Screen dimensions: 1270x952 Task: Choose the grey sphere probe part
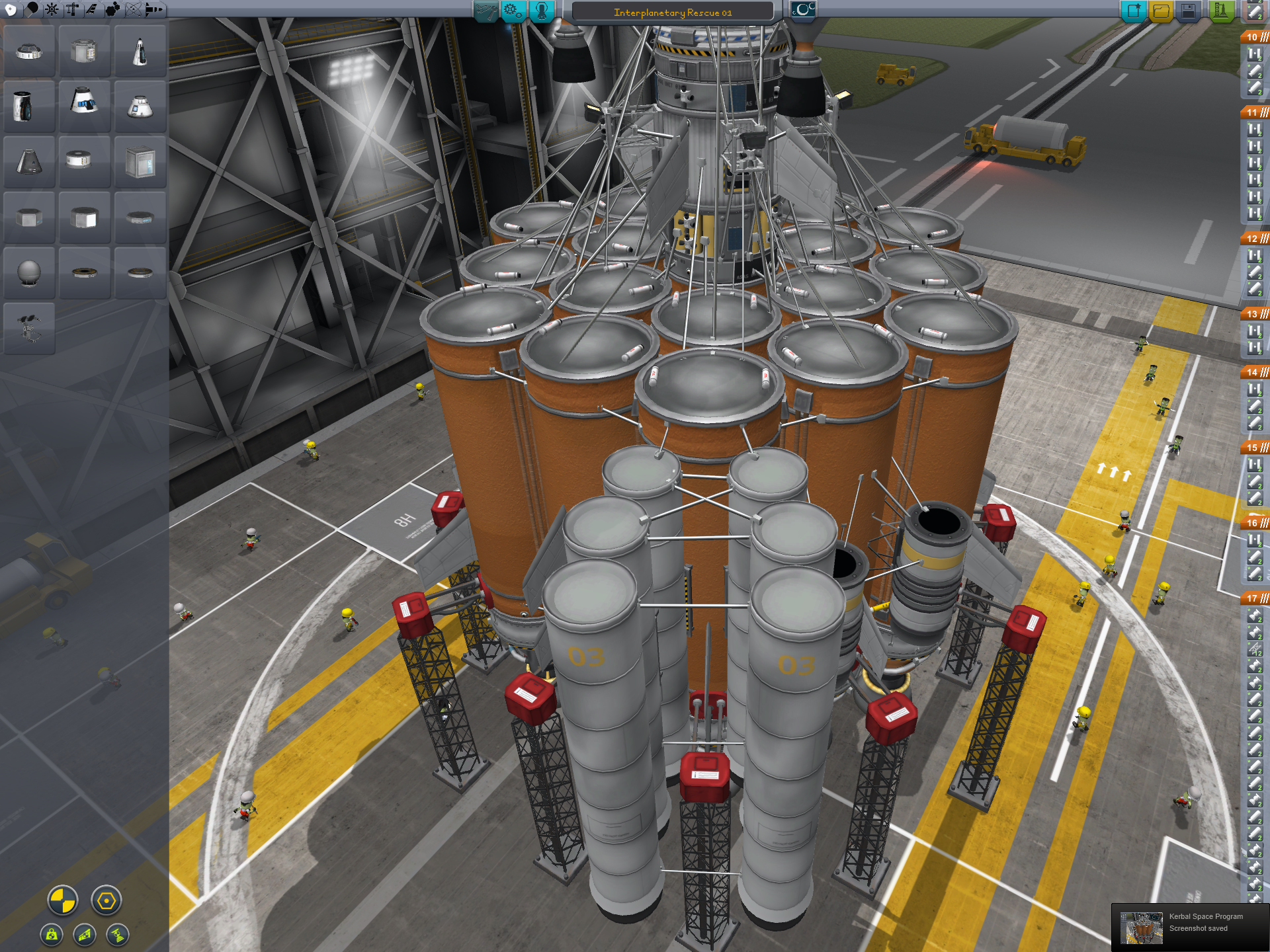(29, 272)
